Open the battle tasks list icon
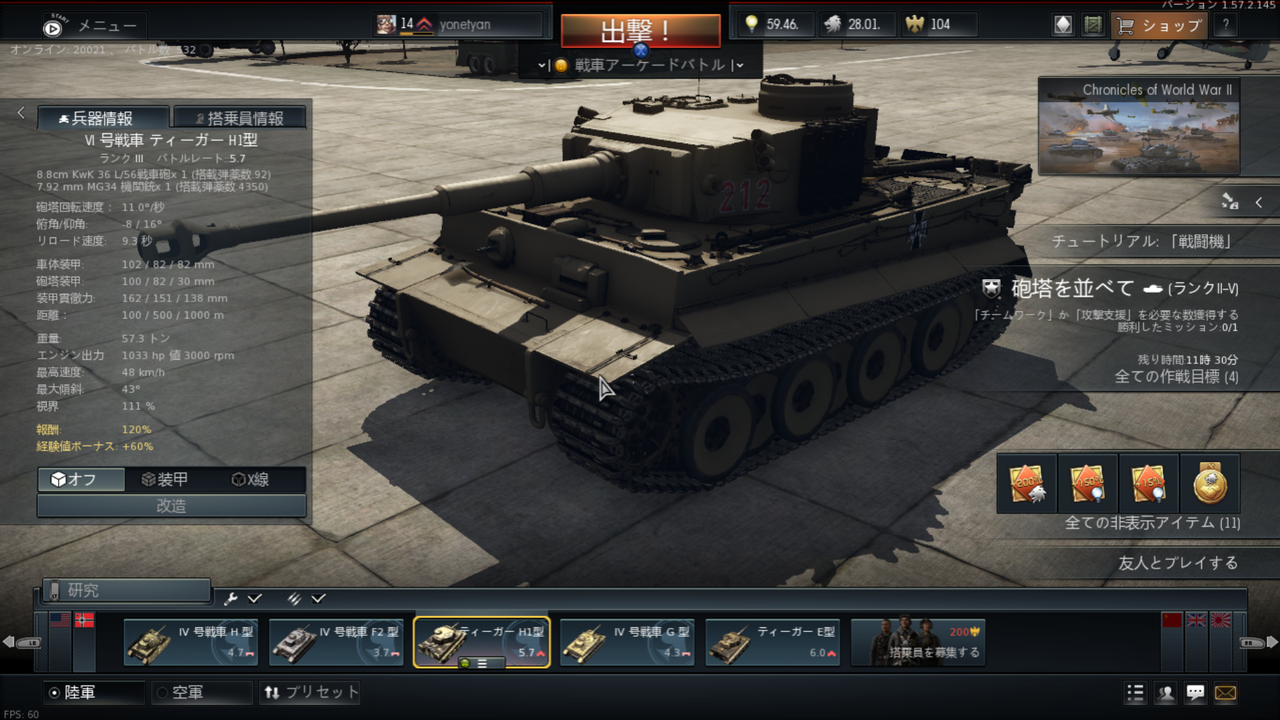1280x720 pixels. [x=1135, y=692]
